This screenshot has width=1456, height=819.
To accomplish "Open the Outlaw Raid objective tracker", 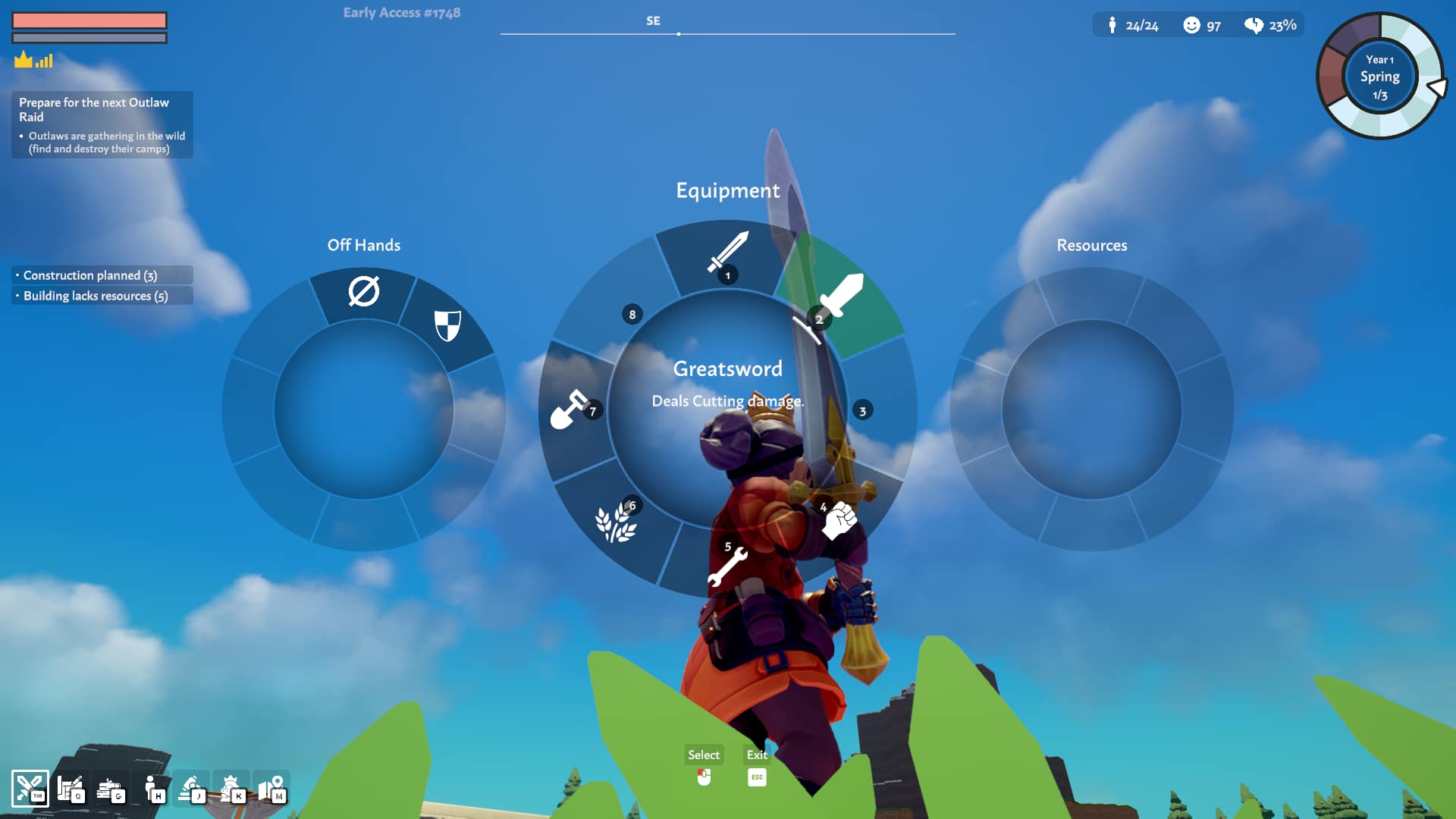I will click(102, 124).
